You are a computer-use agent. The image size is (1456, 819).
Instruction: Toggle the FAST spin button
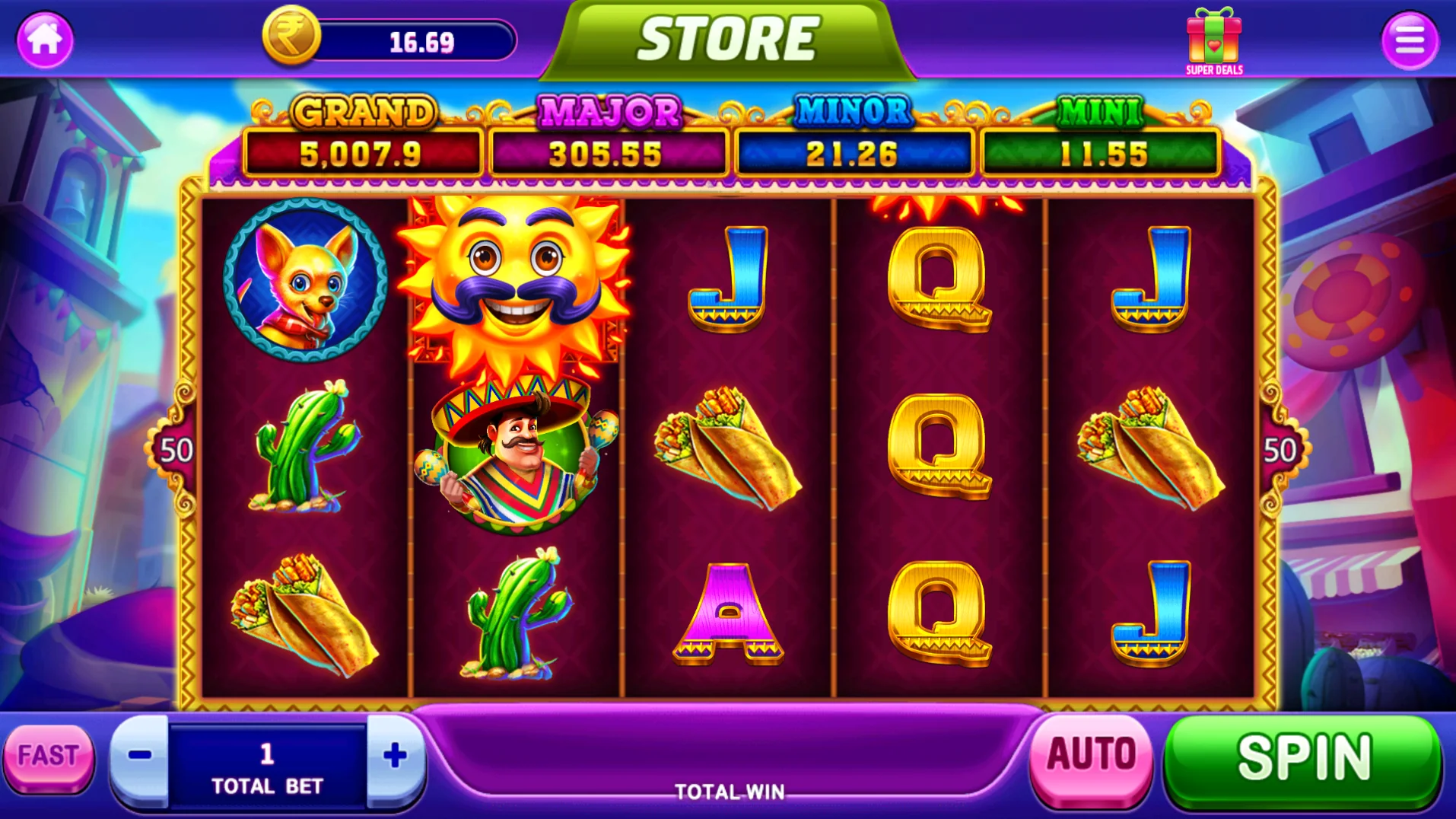pos(49,756)
